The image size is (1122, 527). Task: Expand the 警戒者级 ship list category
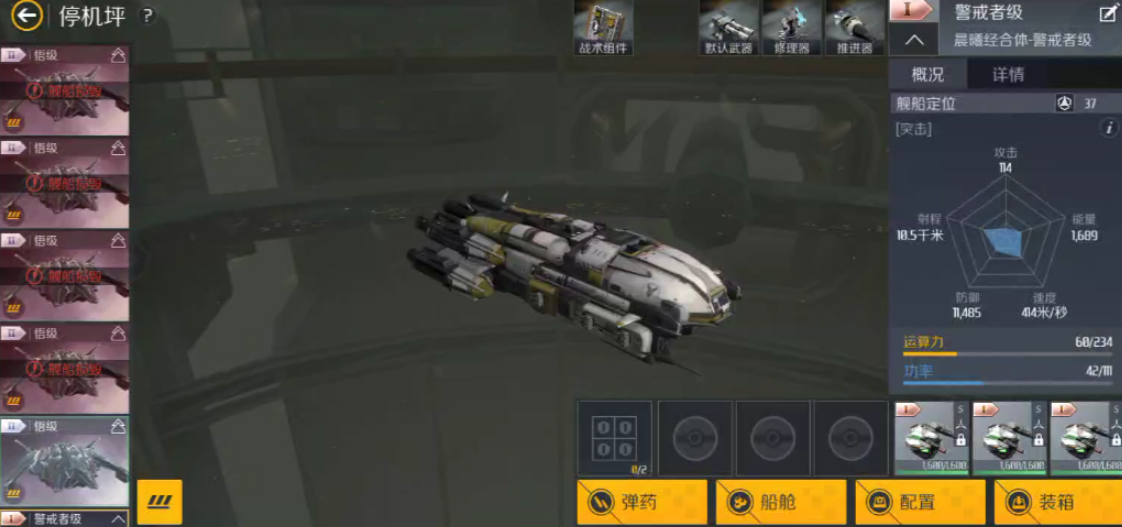click(118, 519)
